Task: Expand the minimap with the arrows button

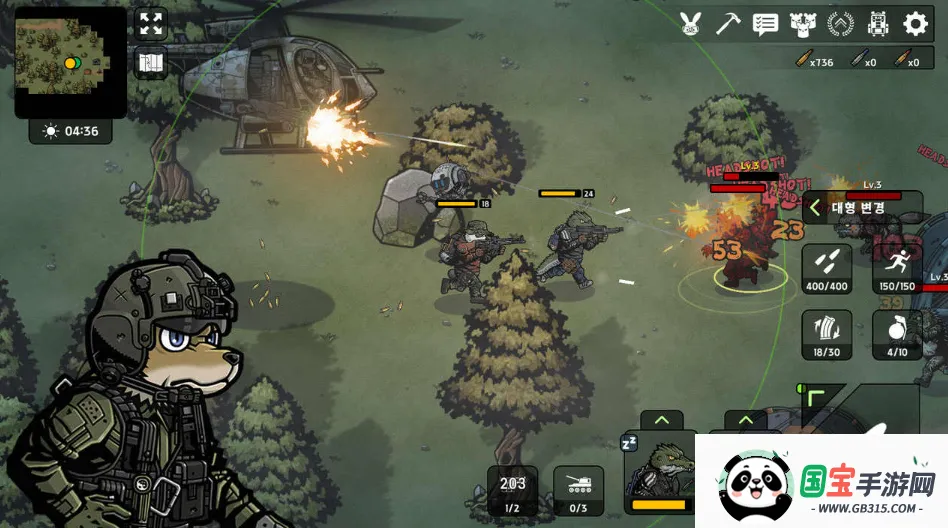Action: [x=151, y=24]
